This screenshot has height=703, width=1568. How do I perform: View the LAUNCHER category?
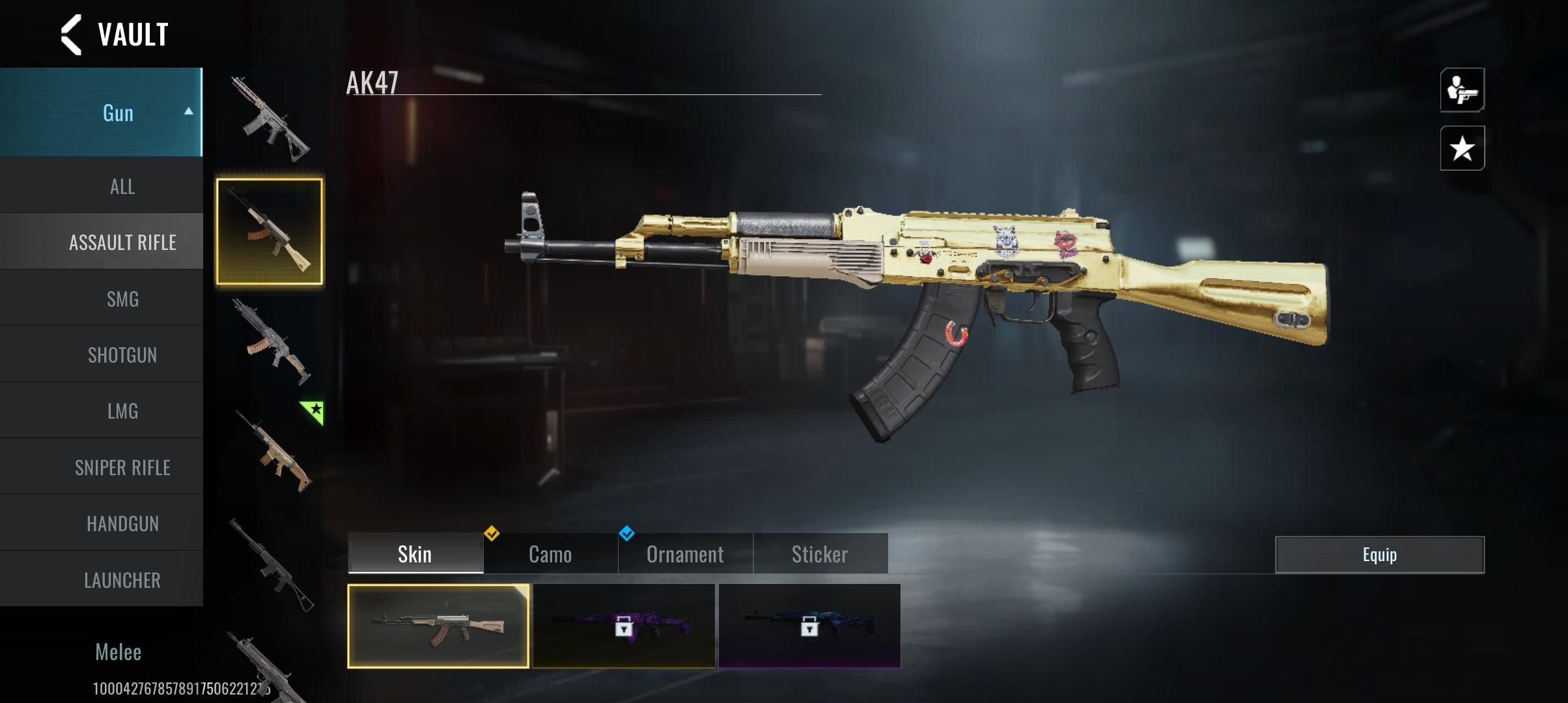click(122, 580)
